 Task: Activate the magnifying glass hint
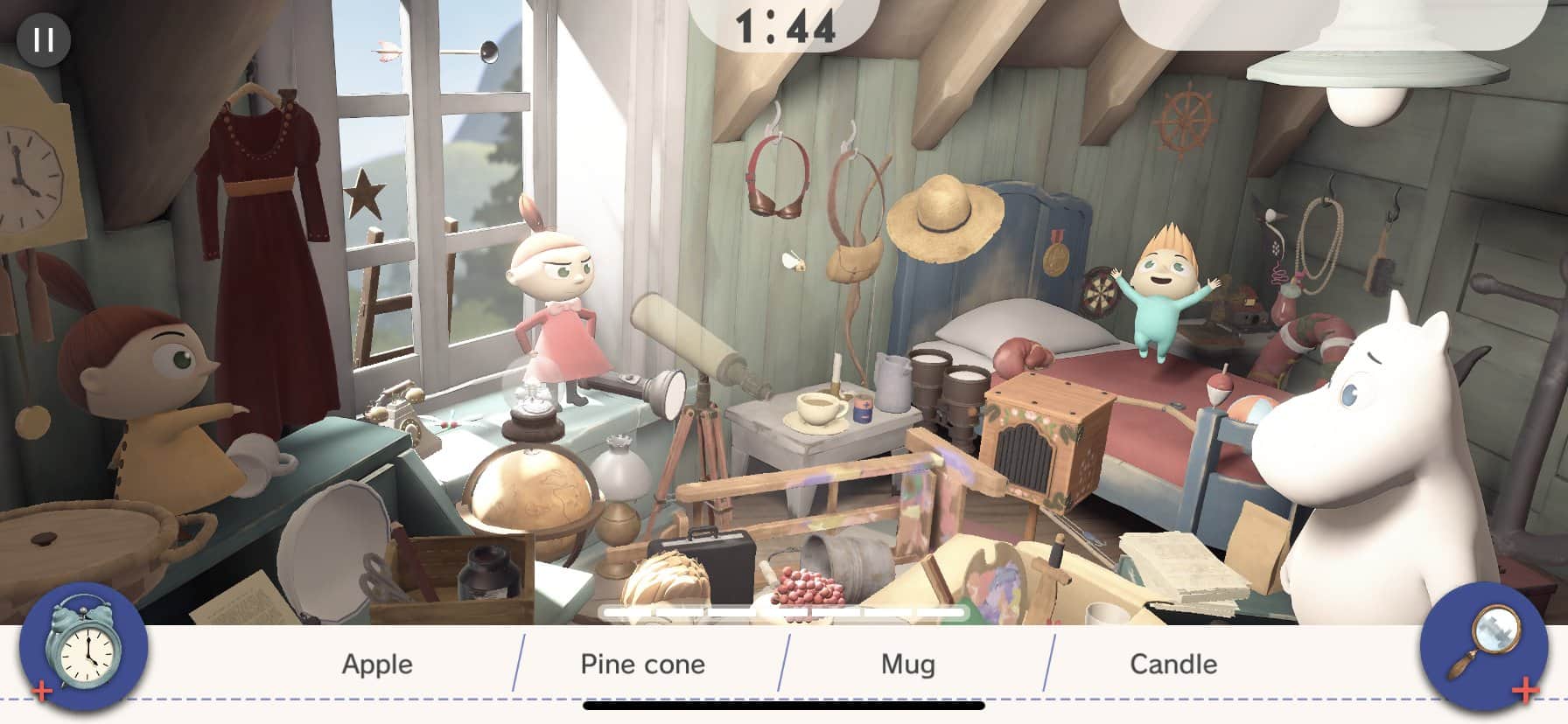pyautogui.click(x=1485, y=648)
